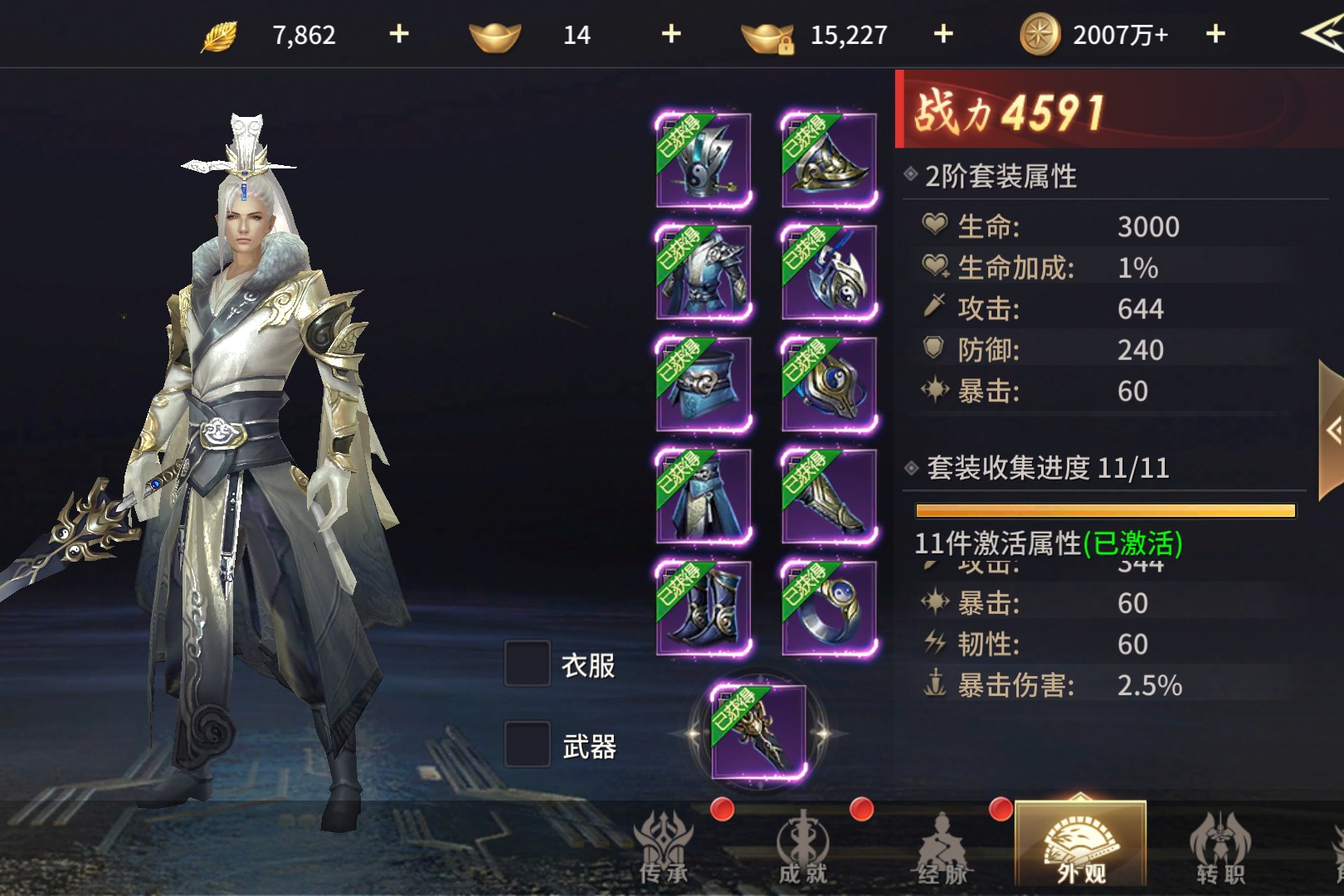
Task: Select the yin-yang helmet equipment slot
Action: click(x=704, y=160)
